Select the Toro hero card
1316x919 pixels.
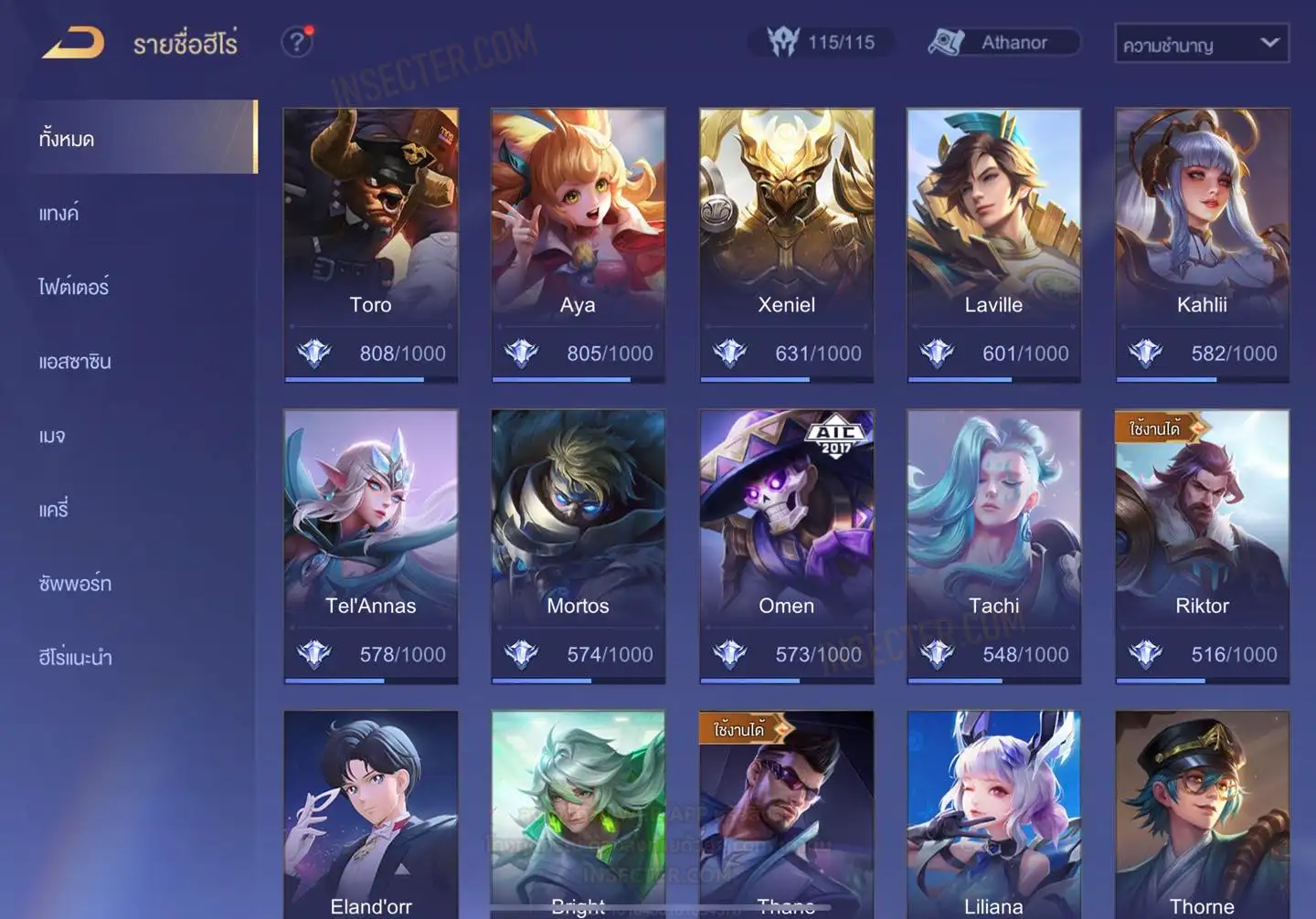pyautogui.click(x=370, y=244)
